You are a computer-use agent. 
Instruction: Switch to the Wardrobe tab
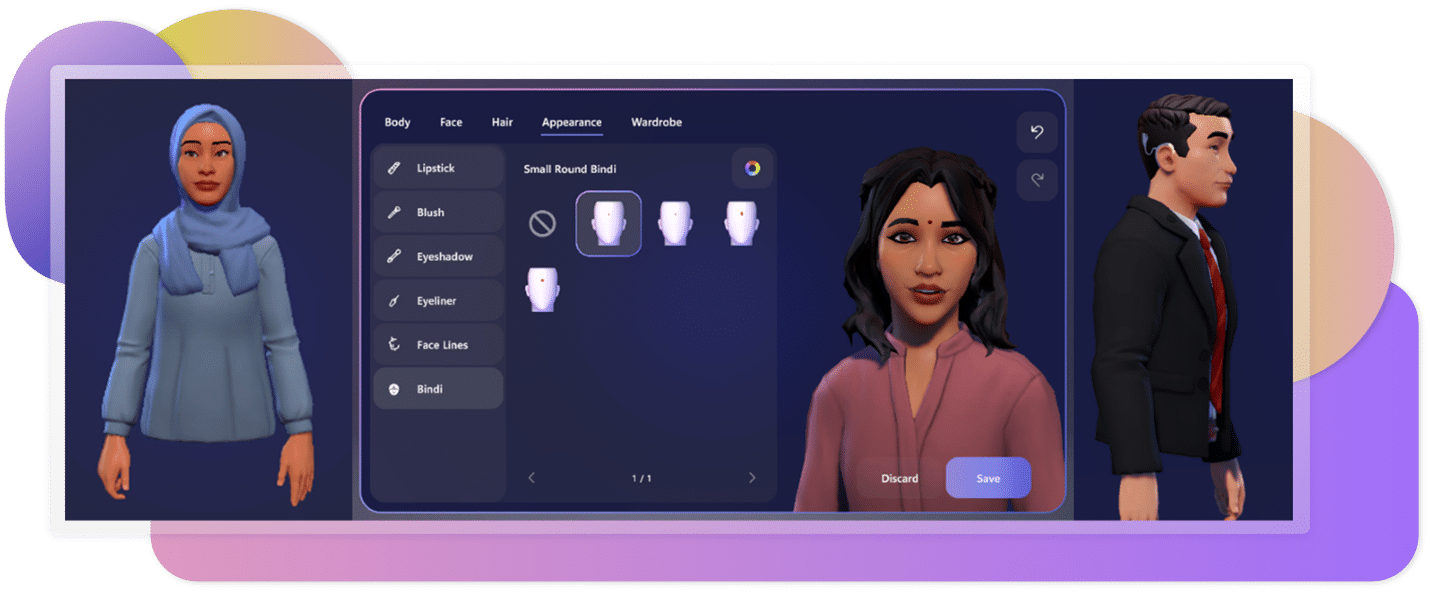point(656,123)
